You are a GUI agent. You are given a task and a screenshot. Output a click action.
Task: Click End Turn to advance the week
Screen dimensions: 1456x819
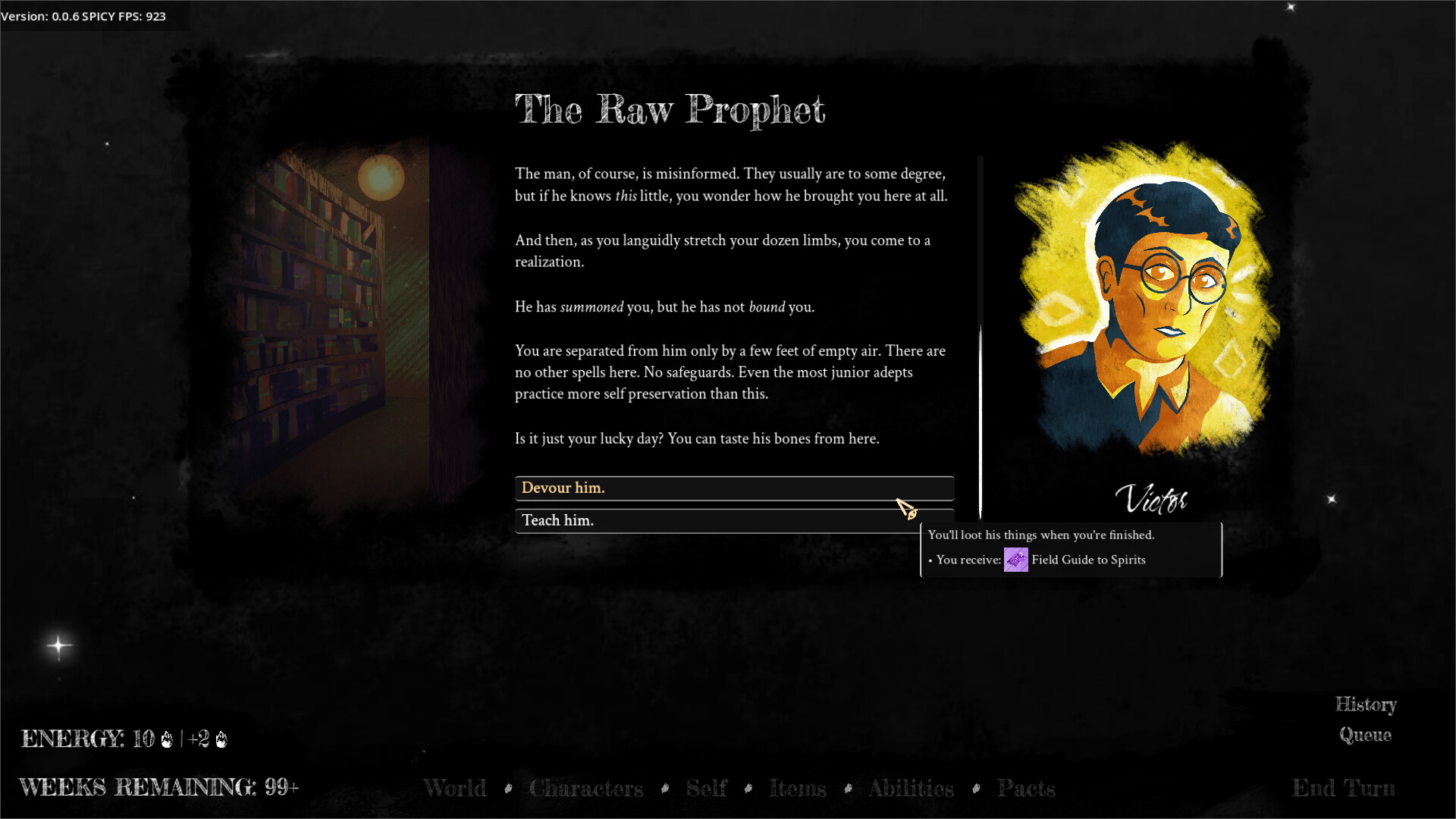coord(1344,789)
